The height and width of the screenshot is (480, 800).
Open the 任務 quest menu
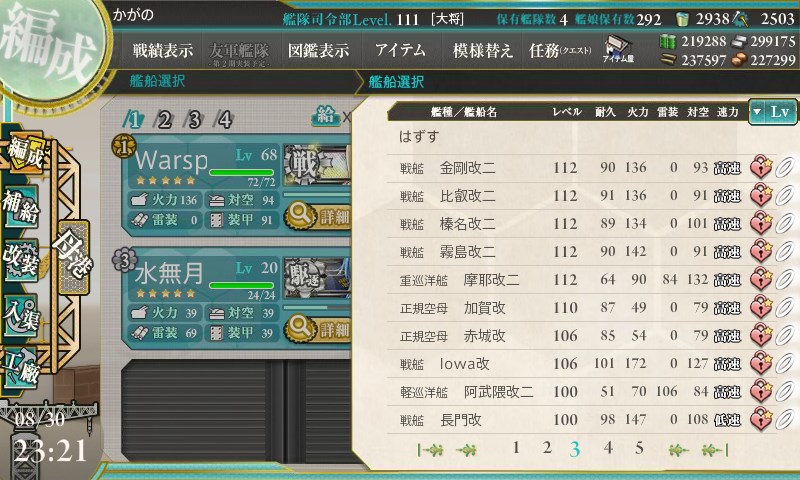(x=560, y=50)
